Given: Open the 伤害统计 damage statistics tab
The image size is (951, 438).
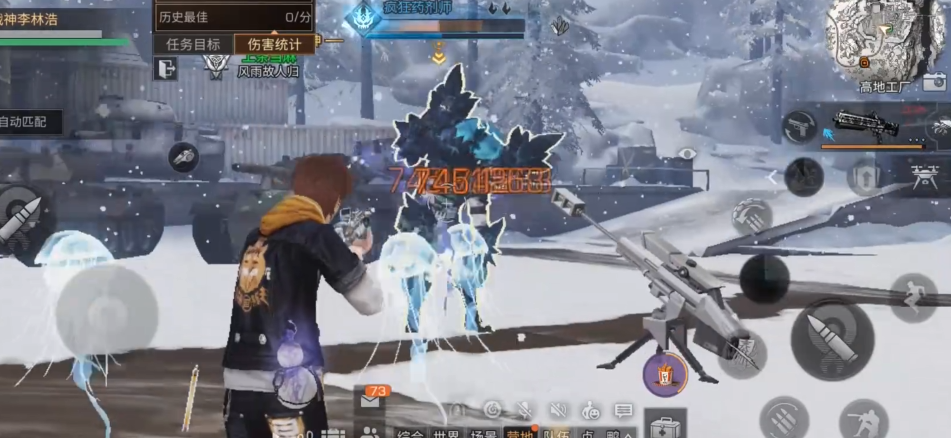Looking at the screenshot, I should pyautogui.click(x=273, y=44).
